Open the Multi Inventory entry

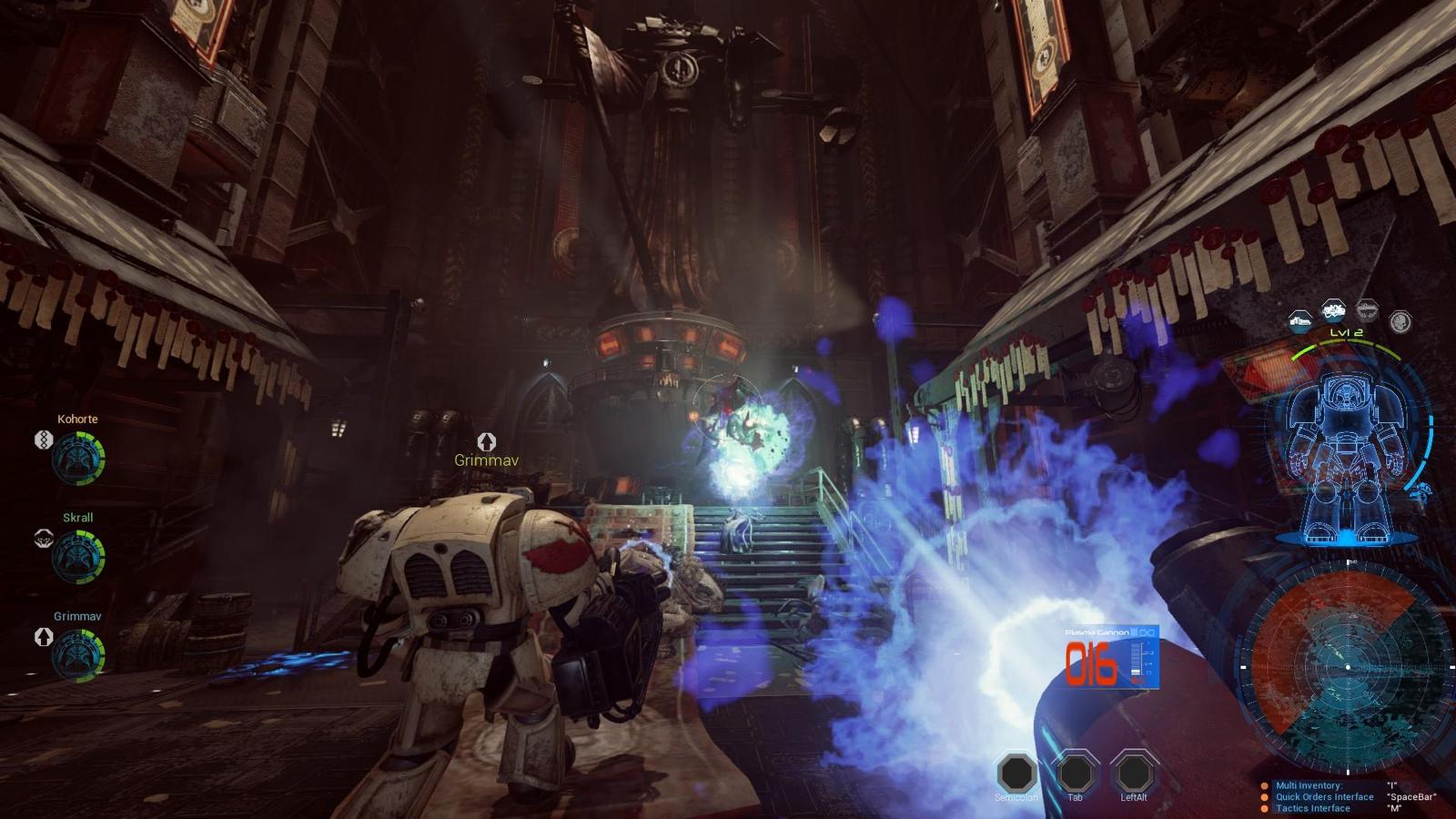[1309, 785]
